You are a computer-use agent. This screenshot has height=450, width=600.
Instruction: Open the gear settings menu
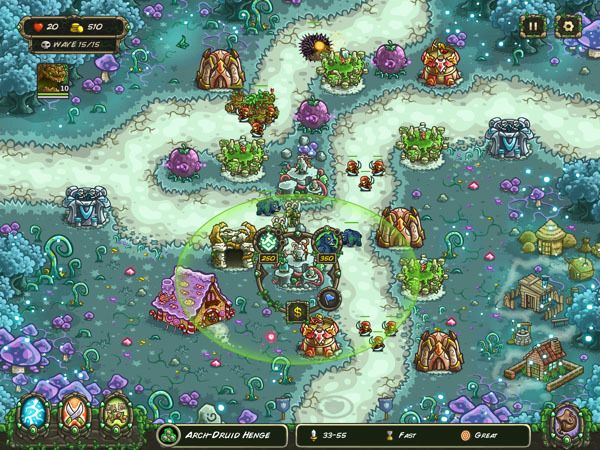click(x=568, y=27)
